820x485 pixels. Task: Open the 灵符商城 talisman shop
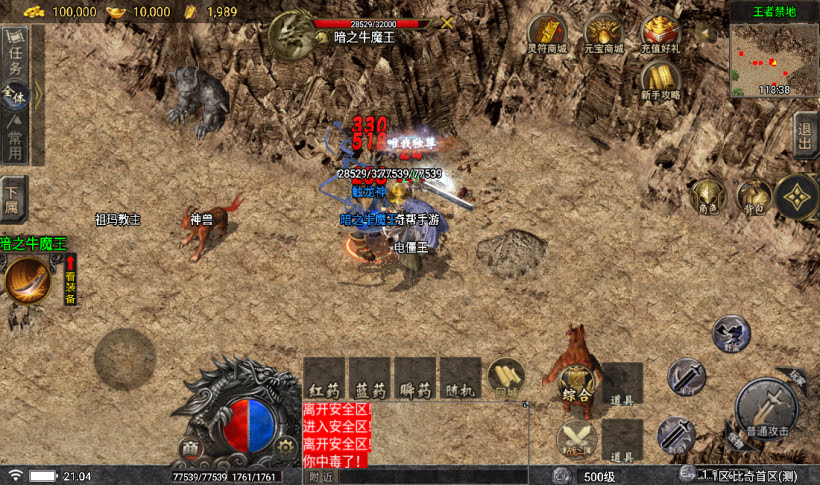(546, 35)
